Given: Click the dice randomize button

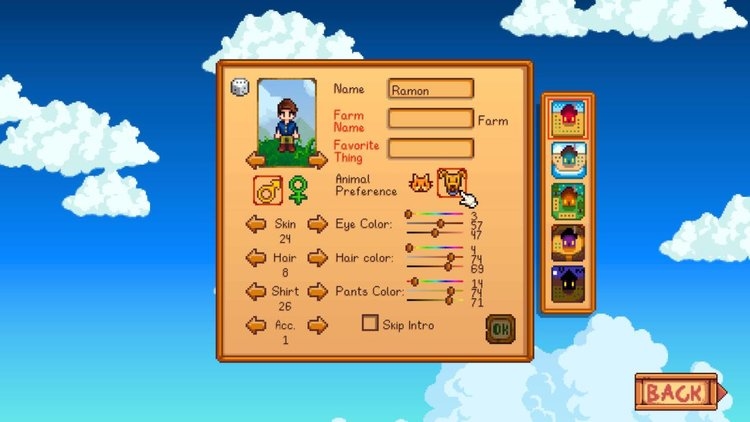Looking at the screenshot, I should click(240, 88).
